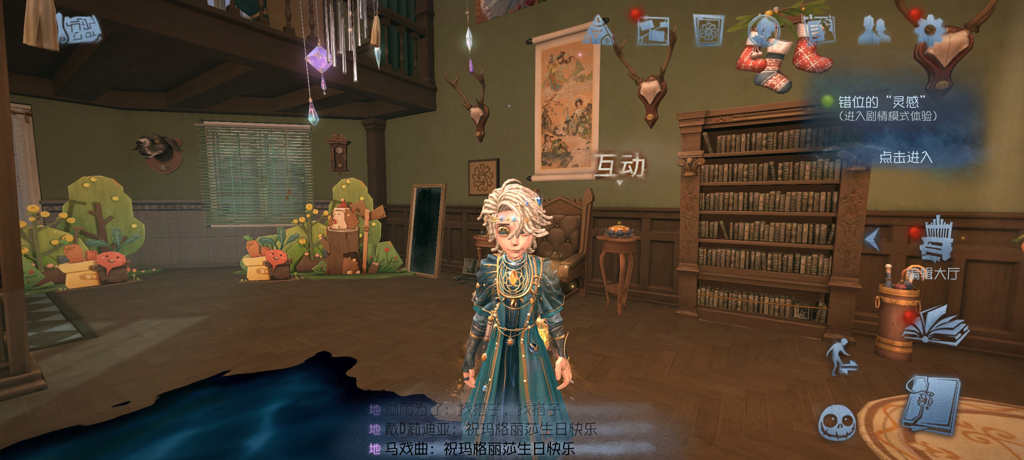Image resolution: width=1024 pixels, height=460 pixels.
Task: Open the skull face icon
Action: pos(837,423)
